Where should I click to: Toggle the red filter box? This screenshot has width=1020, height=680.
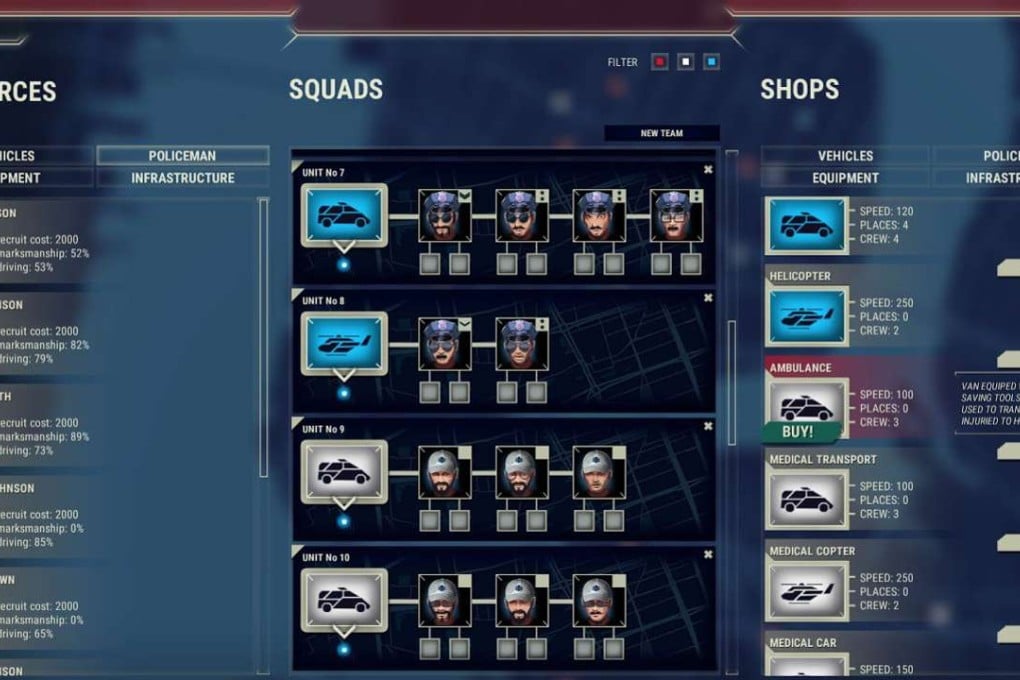tap(659, 62)
